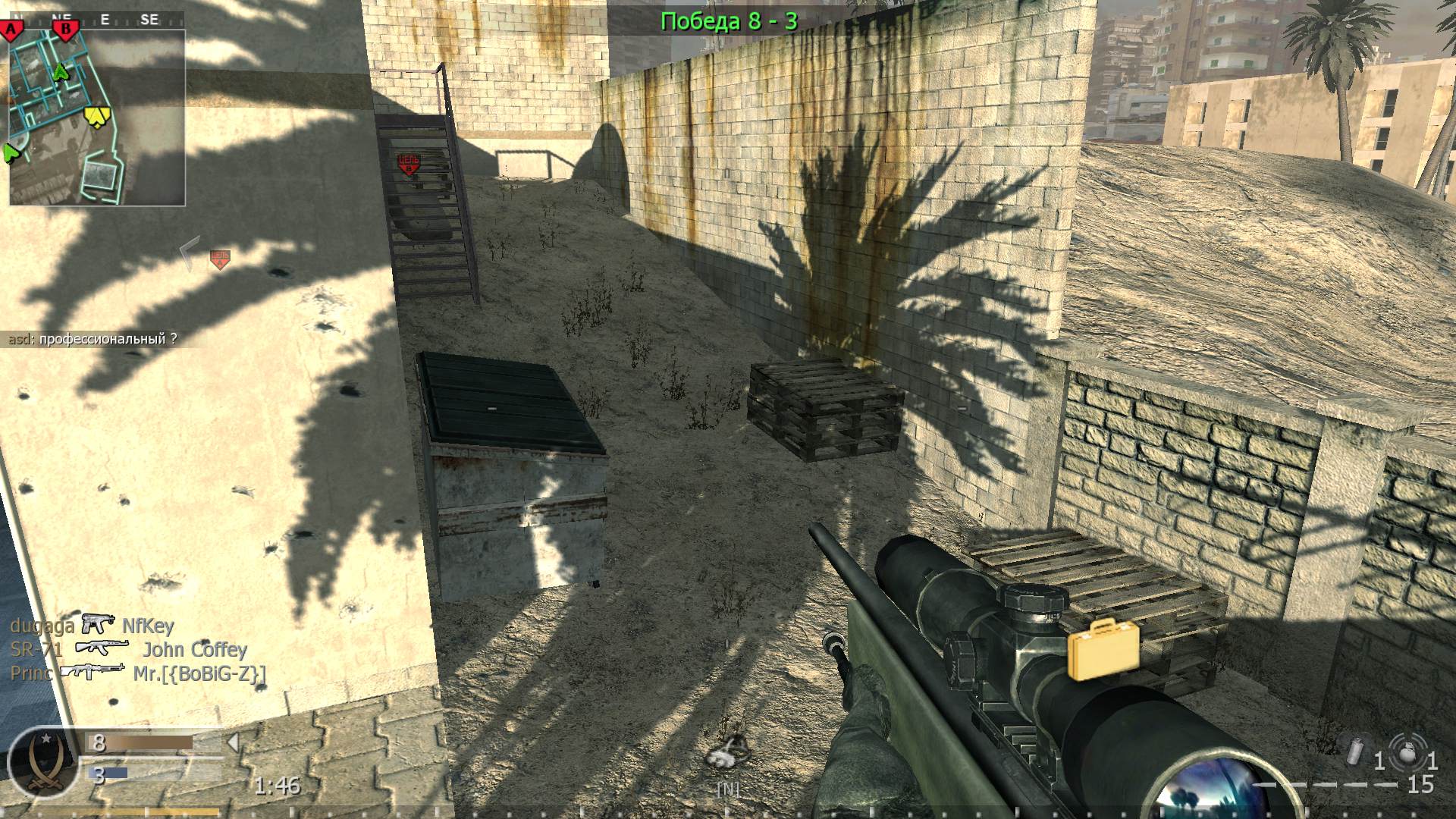Click the chat message from asd
The image size is (1456, 819).
tap(93, 339)
